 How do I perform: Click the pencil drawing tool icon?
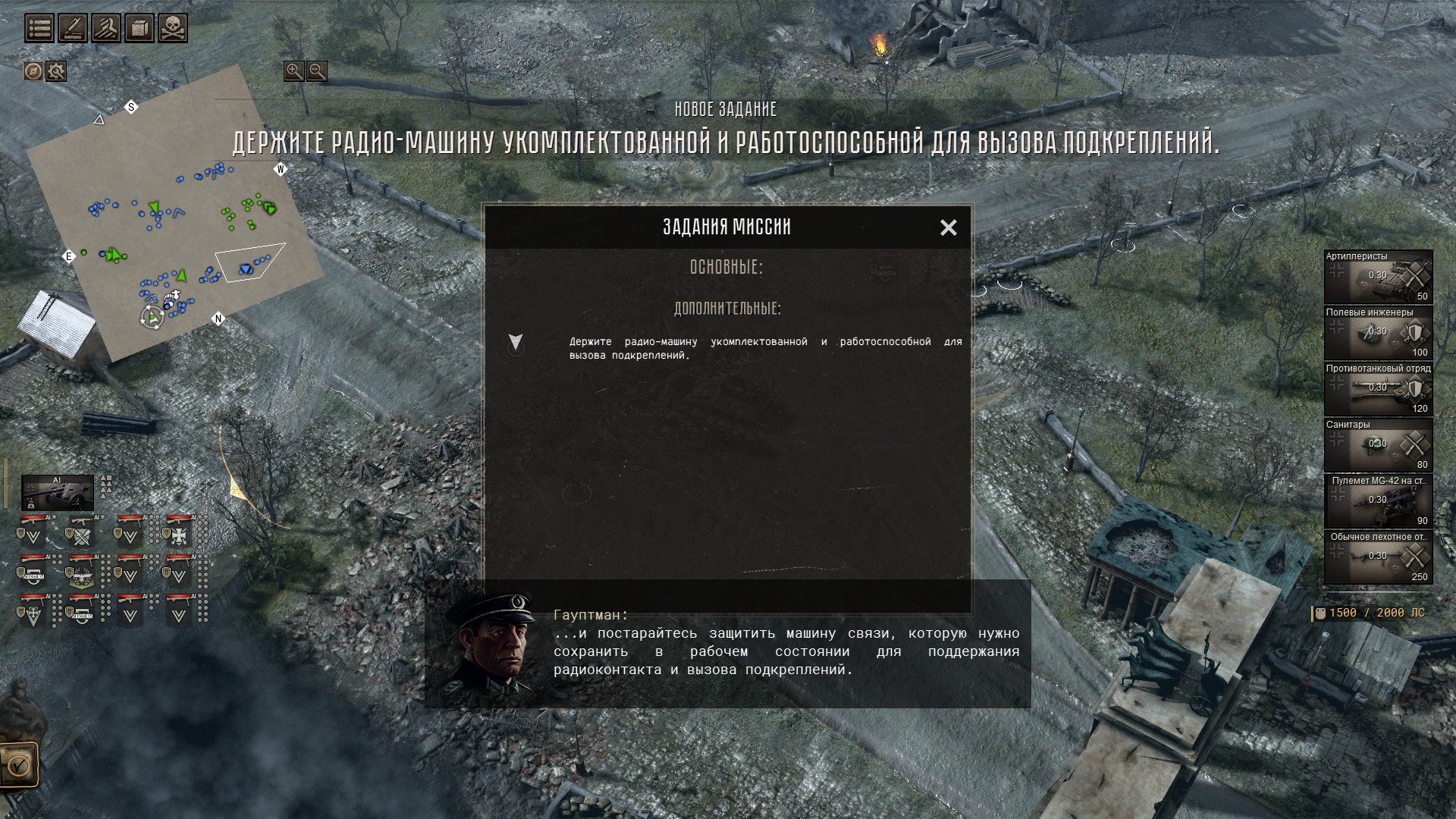[x=73, y=28]
